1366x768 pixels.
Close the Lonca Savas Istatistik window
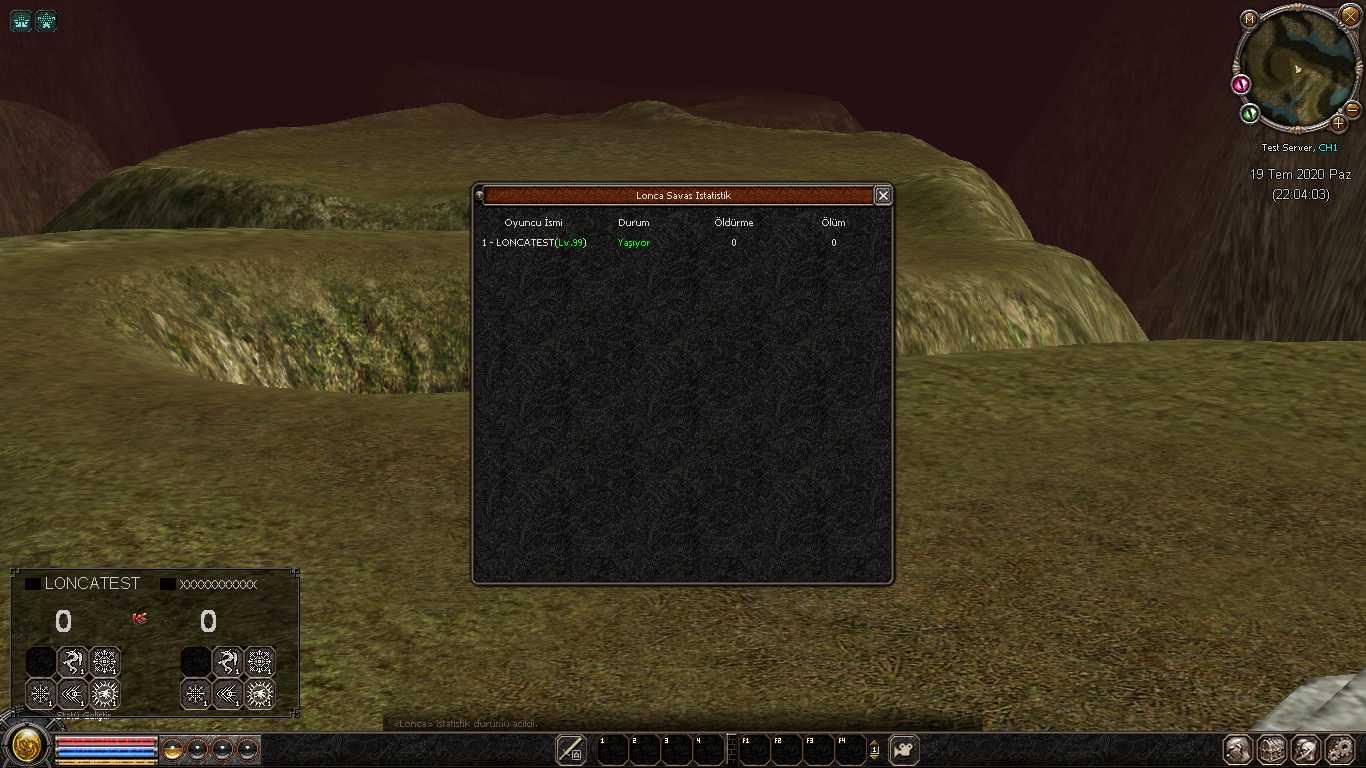[x=883, y=196]
